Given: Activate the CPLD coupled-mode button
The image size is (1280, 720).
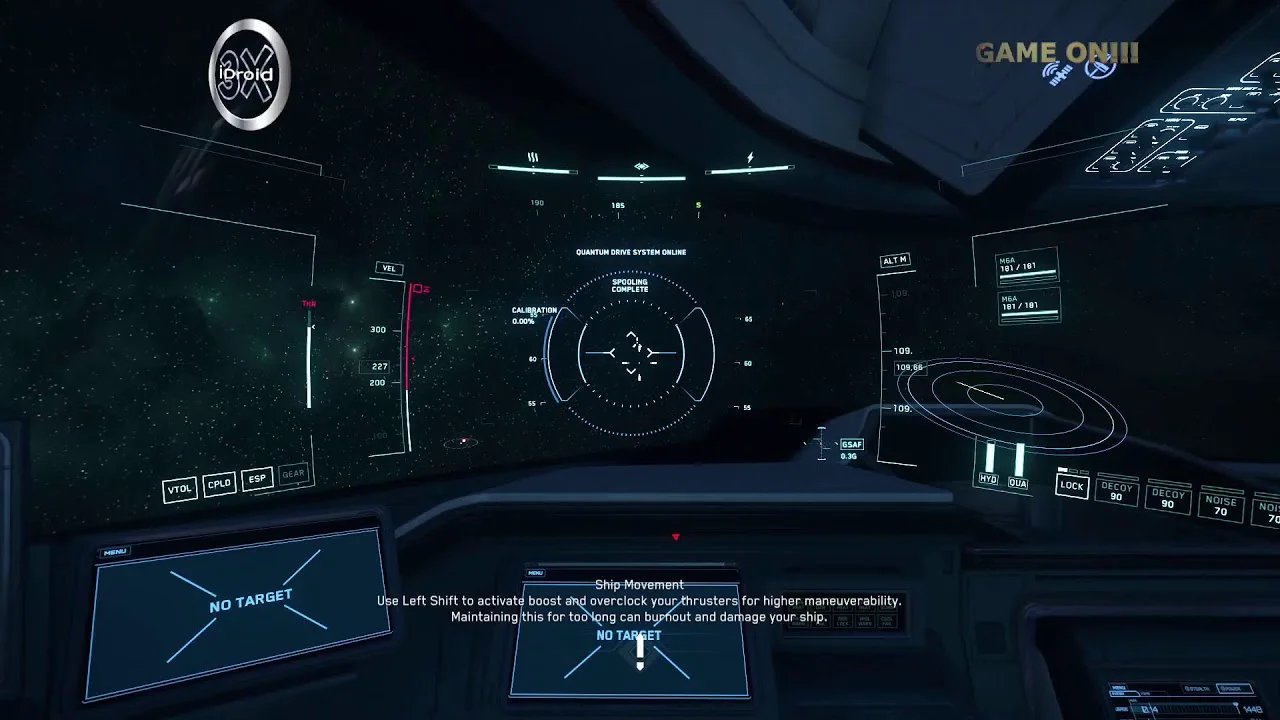Looking at the screenshot, I should tap(219, 484).
